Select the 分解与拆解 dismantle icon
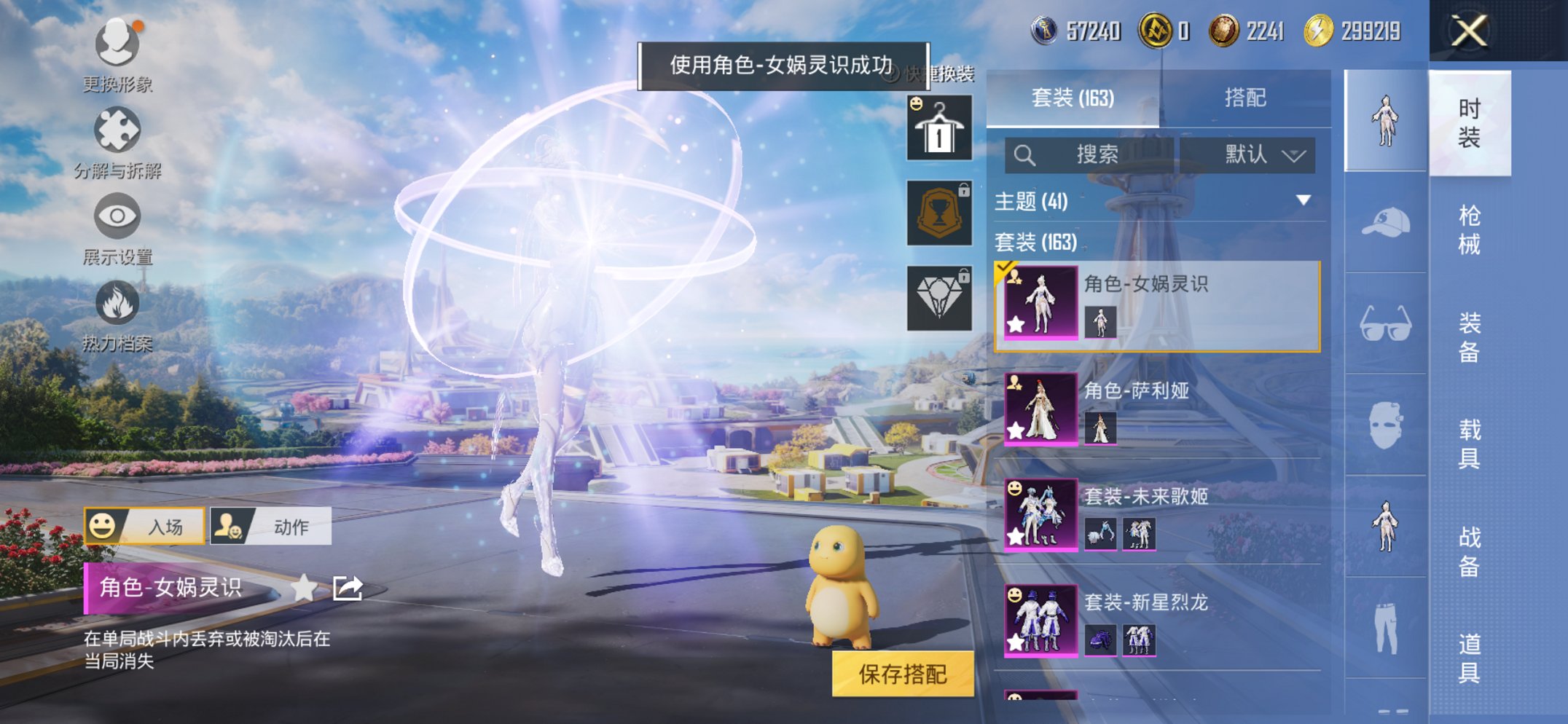The height and width of the screenshot is (724, 1568). click(x=117, y=131)
